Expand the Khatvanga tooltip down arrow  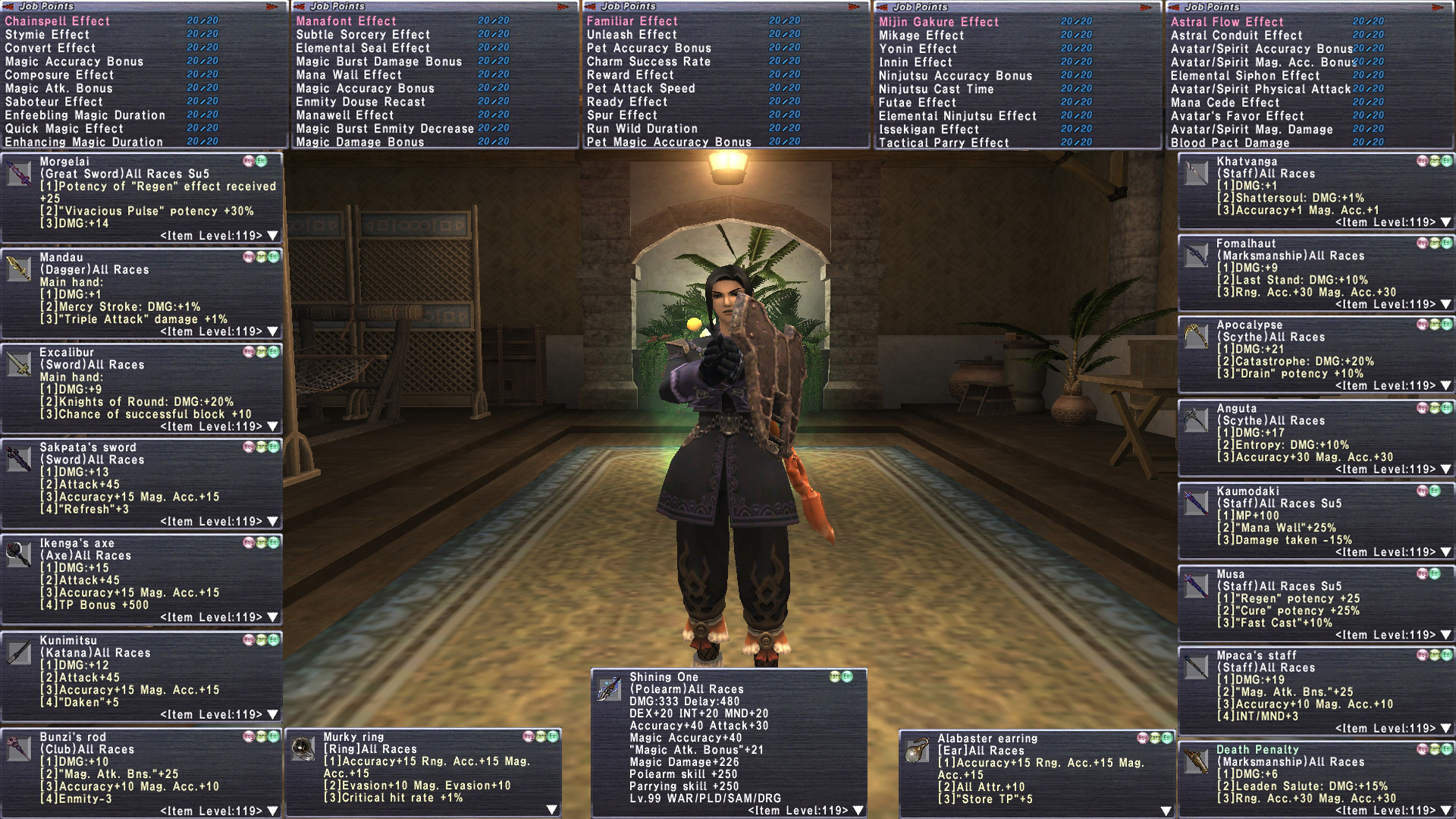(1445, 222)
